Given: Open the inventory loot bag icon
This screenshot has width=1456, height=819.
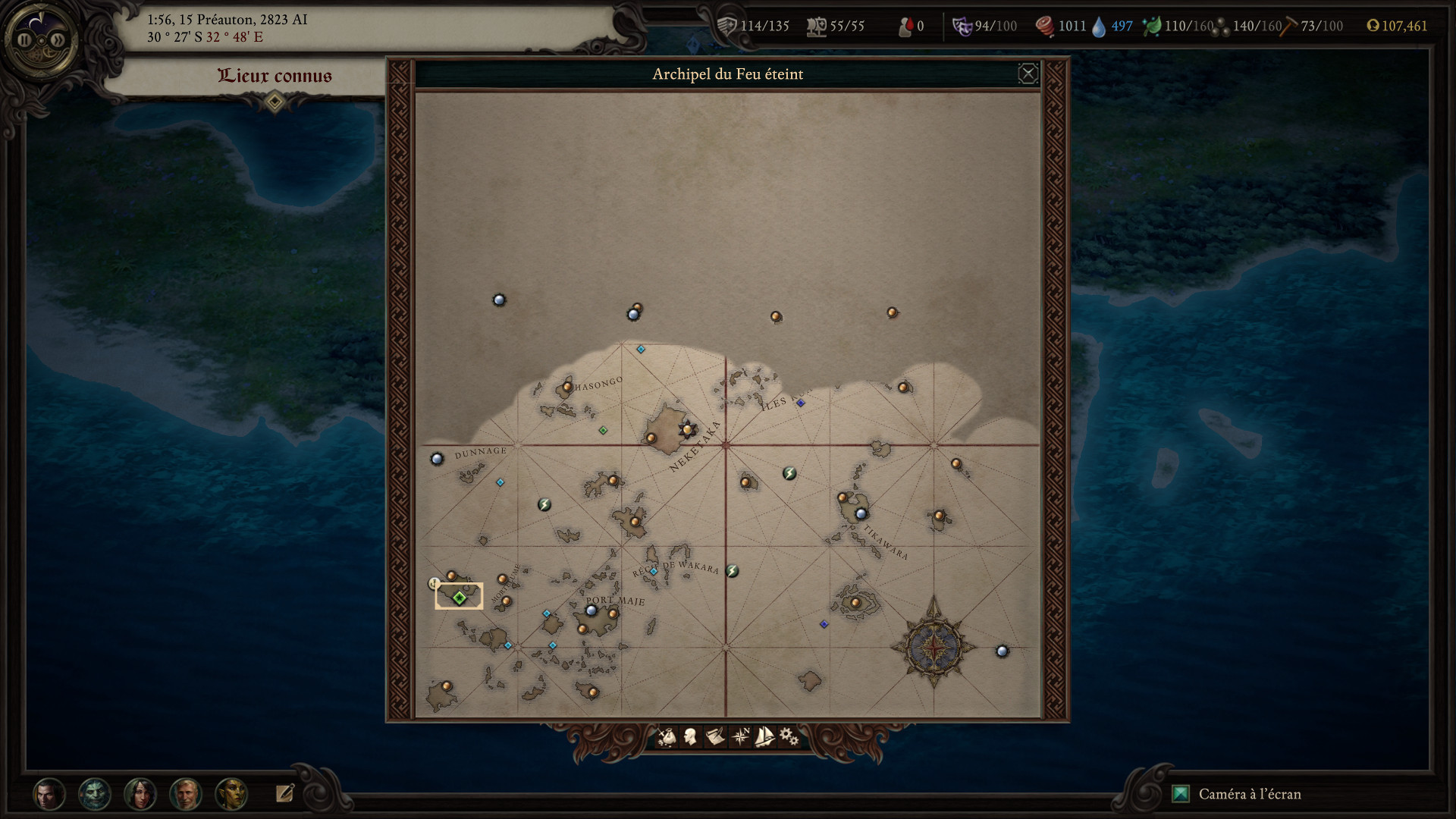Looking at the screenshot, I should 669,737.
